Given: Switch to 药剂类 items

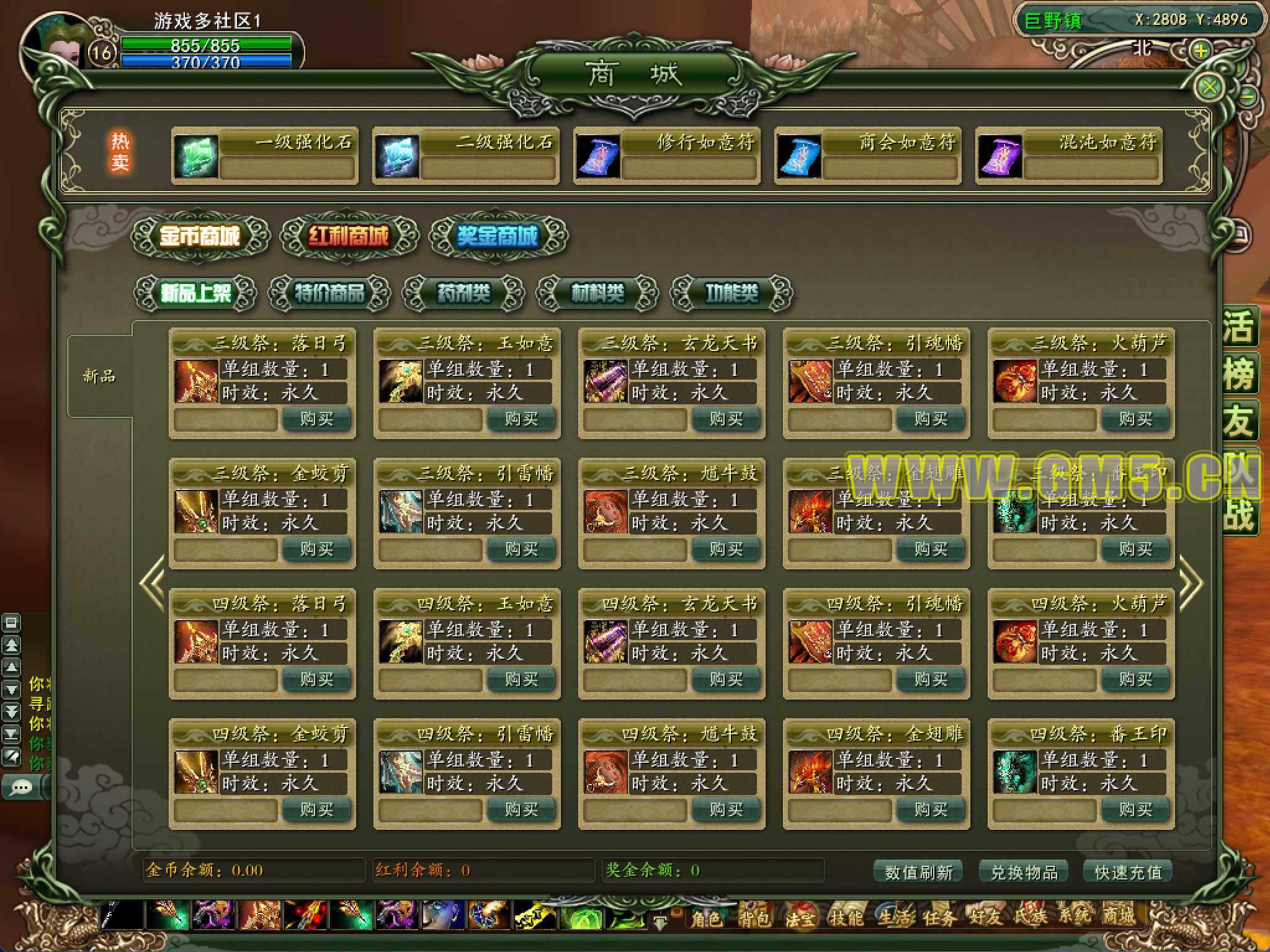Looking at the screenshot, I should [x=463, y=293].
